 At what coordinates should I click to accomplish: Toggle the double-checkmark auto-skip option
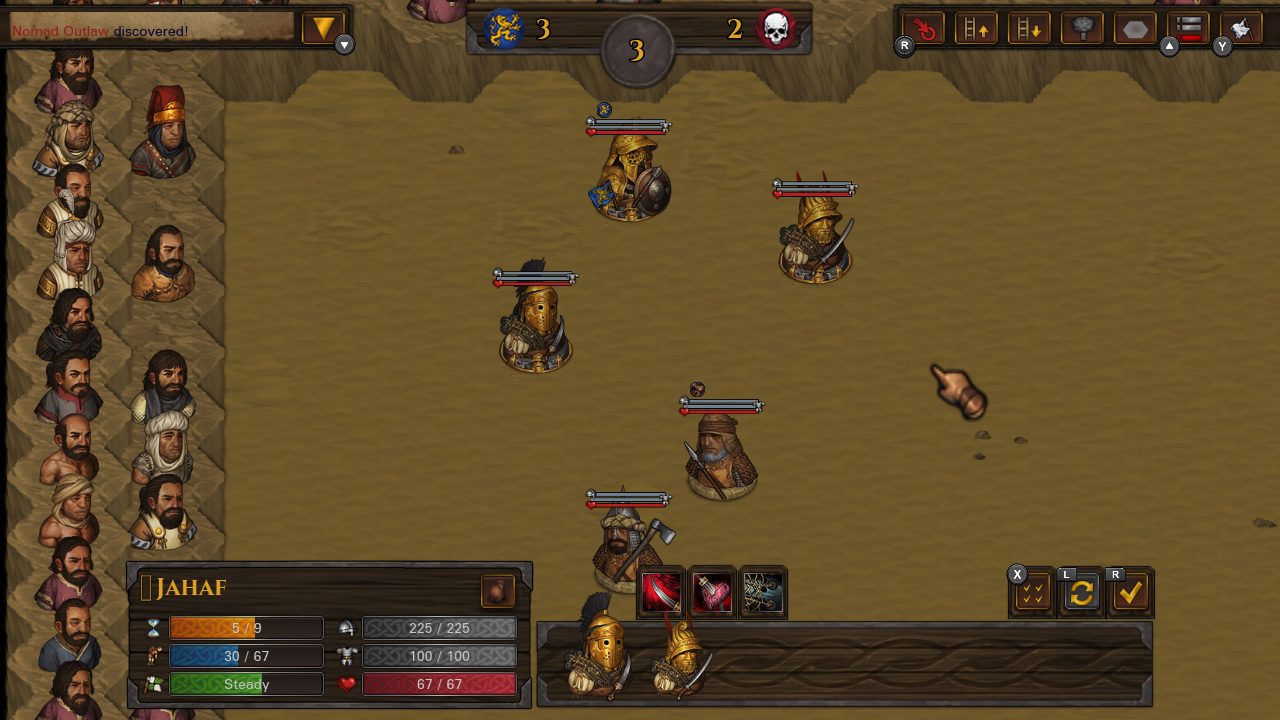pos(1030,593)
